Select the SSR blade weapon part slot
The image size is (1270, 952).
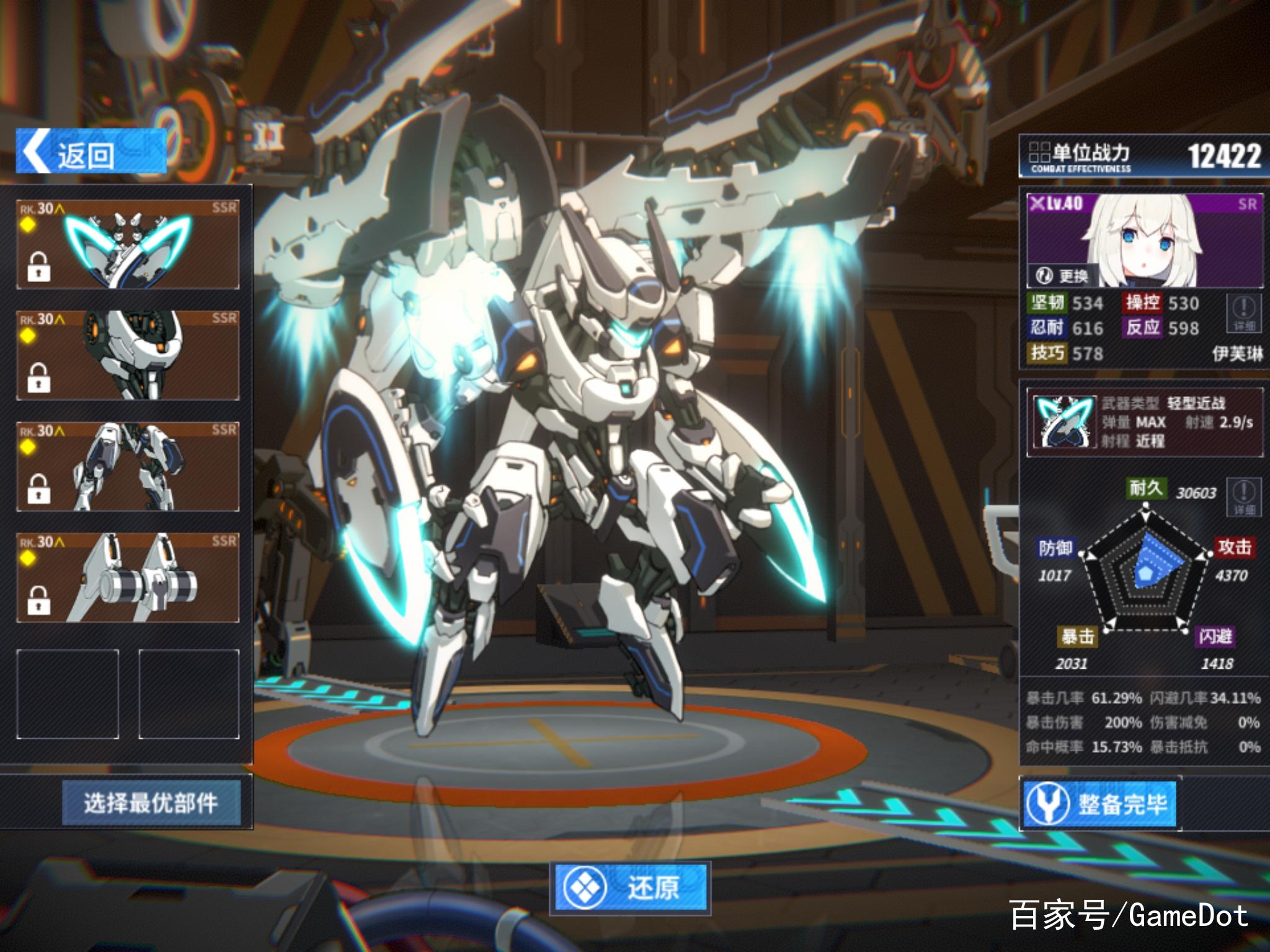[128, 244]
